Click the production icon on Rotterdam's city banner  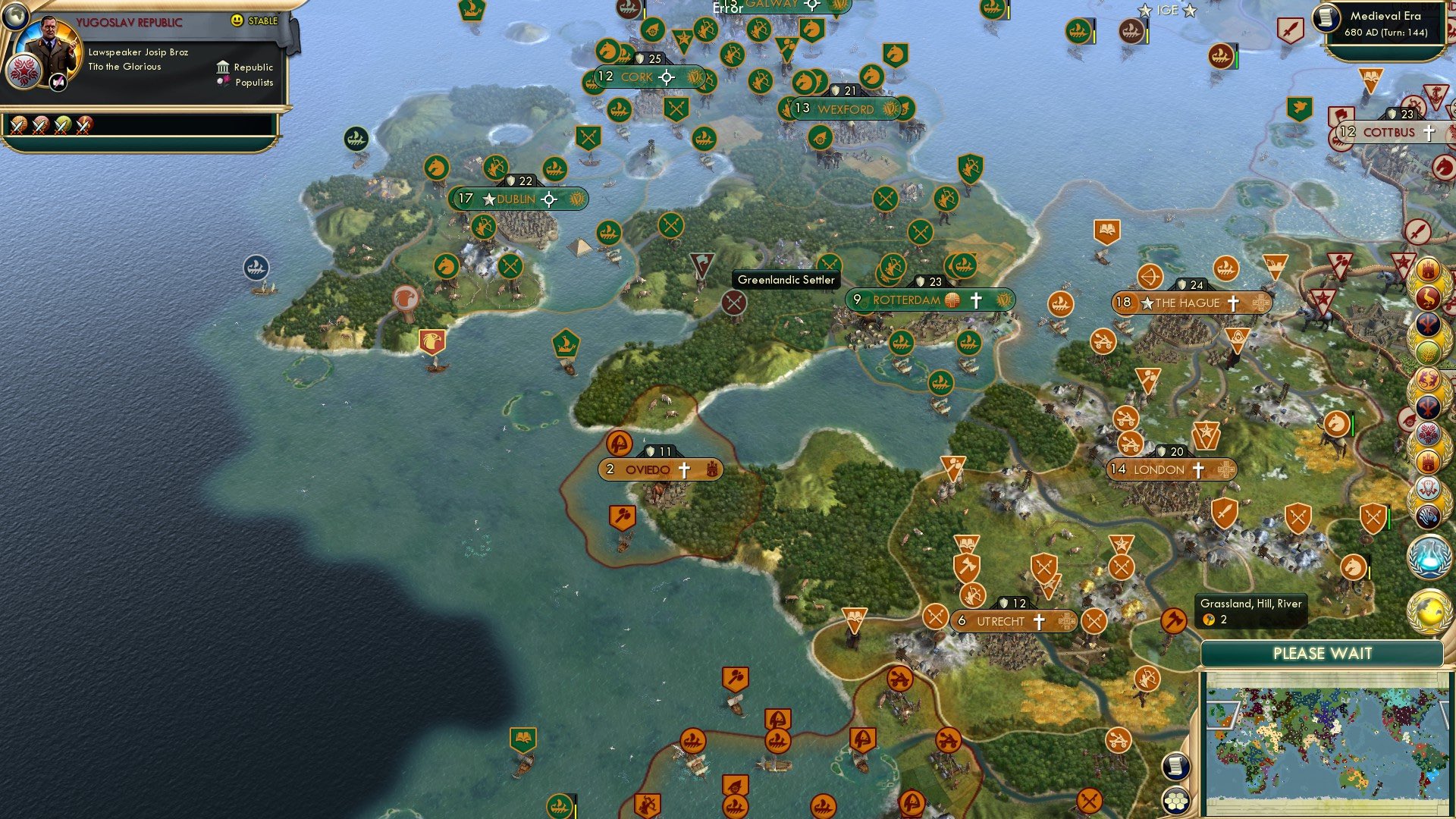pos(951,300)
